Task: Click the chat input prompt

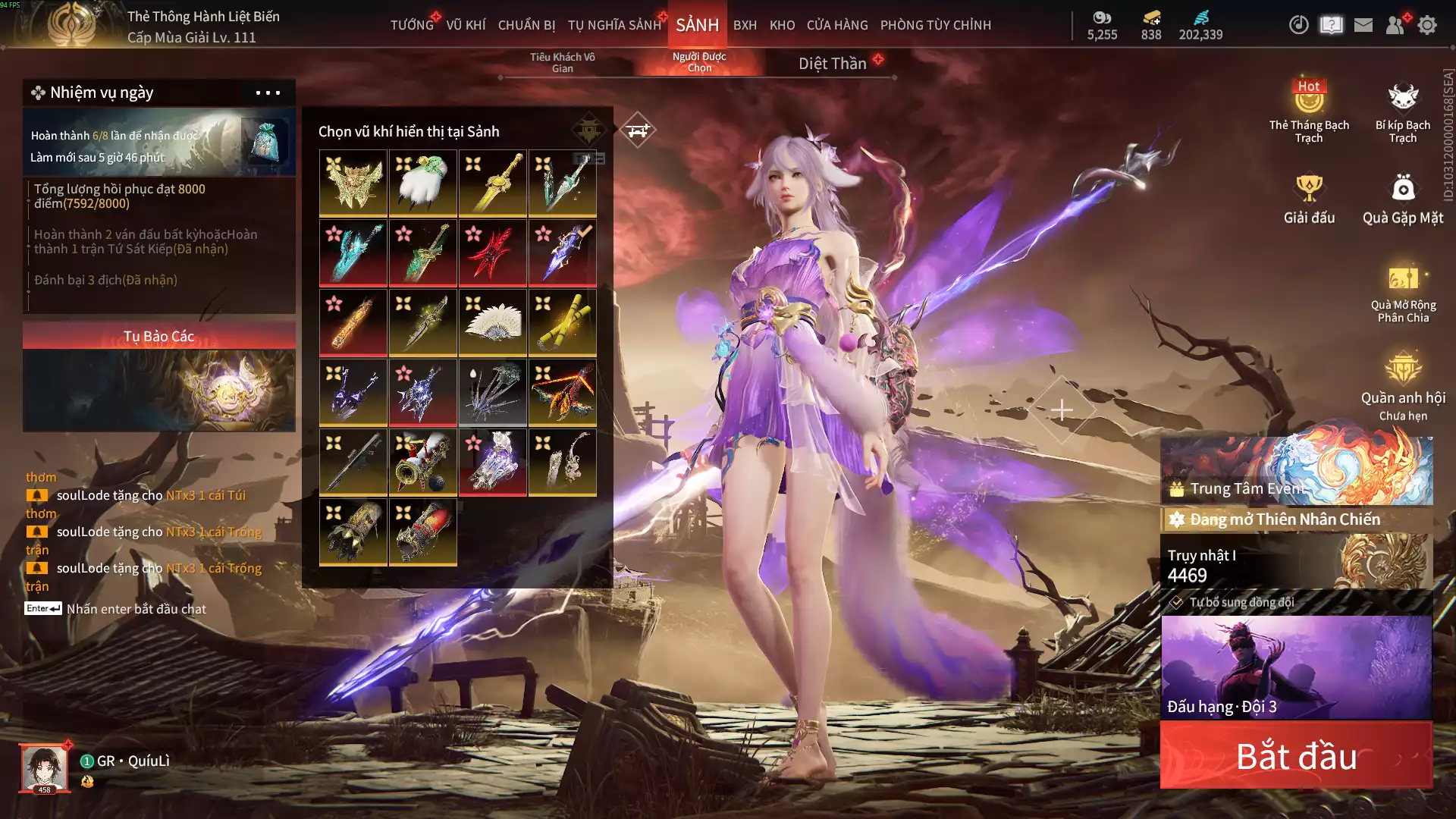Action: coord(136,609)
